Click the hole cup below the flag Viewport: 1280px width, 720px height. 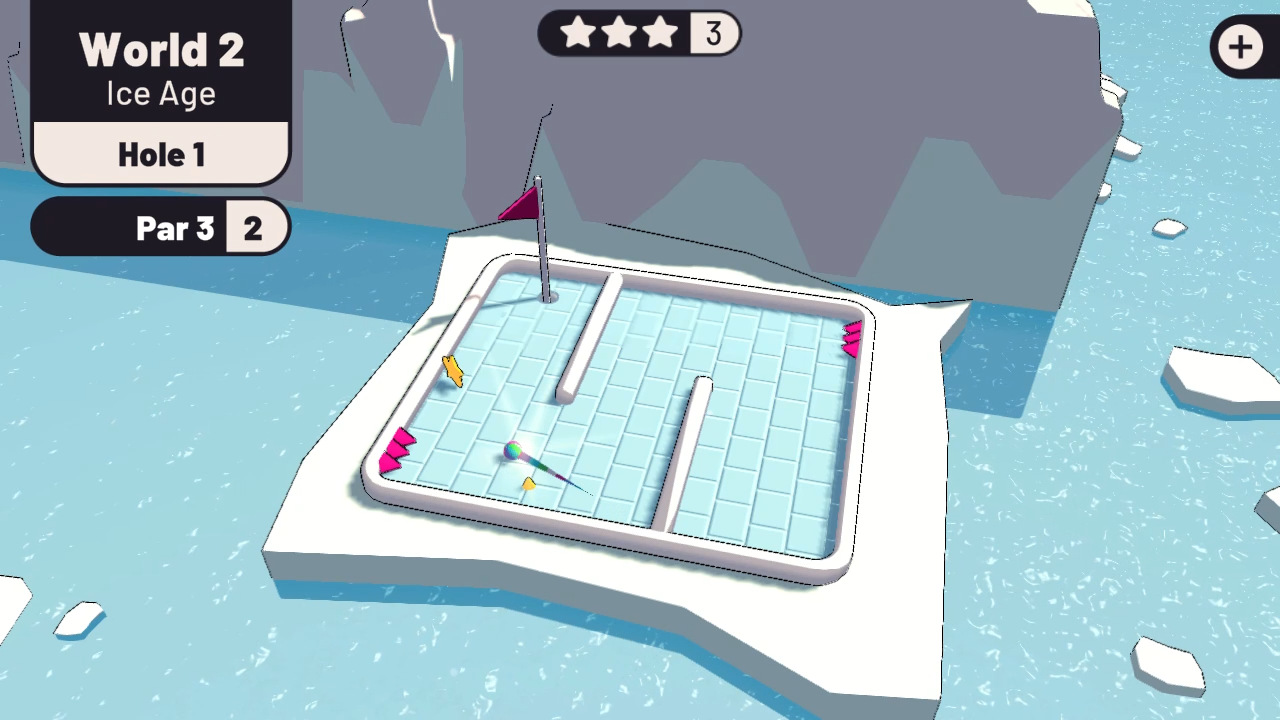point(548,295)
